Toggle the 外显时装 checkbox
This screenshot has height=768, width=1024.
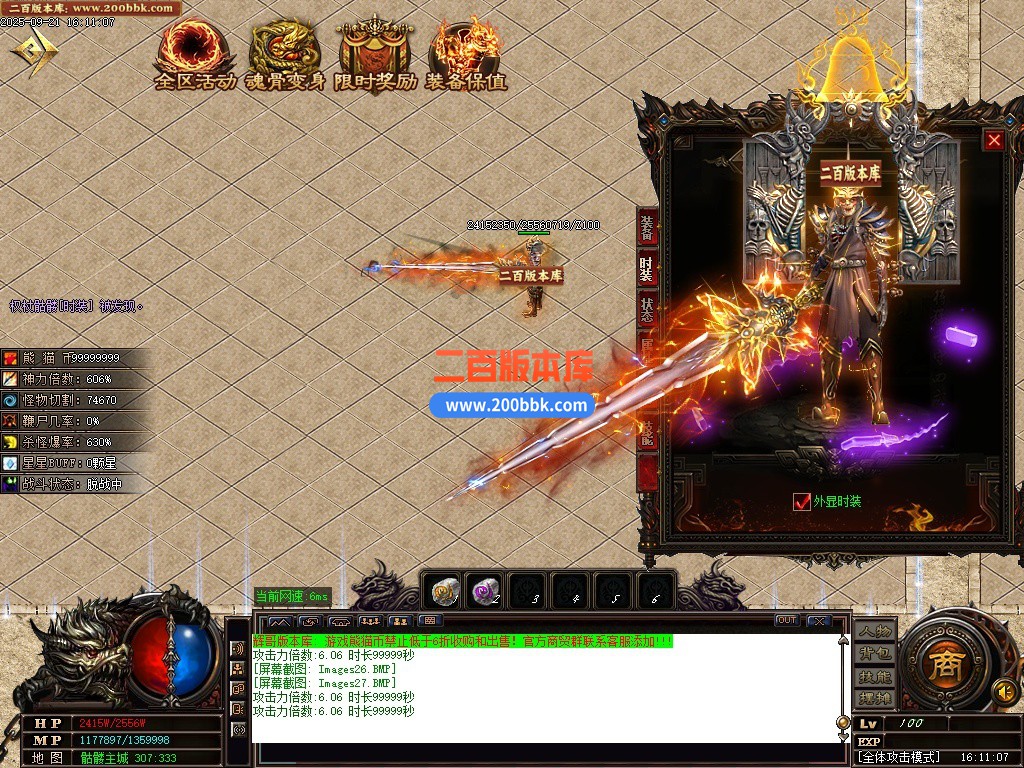click(x=802, y=502)
